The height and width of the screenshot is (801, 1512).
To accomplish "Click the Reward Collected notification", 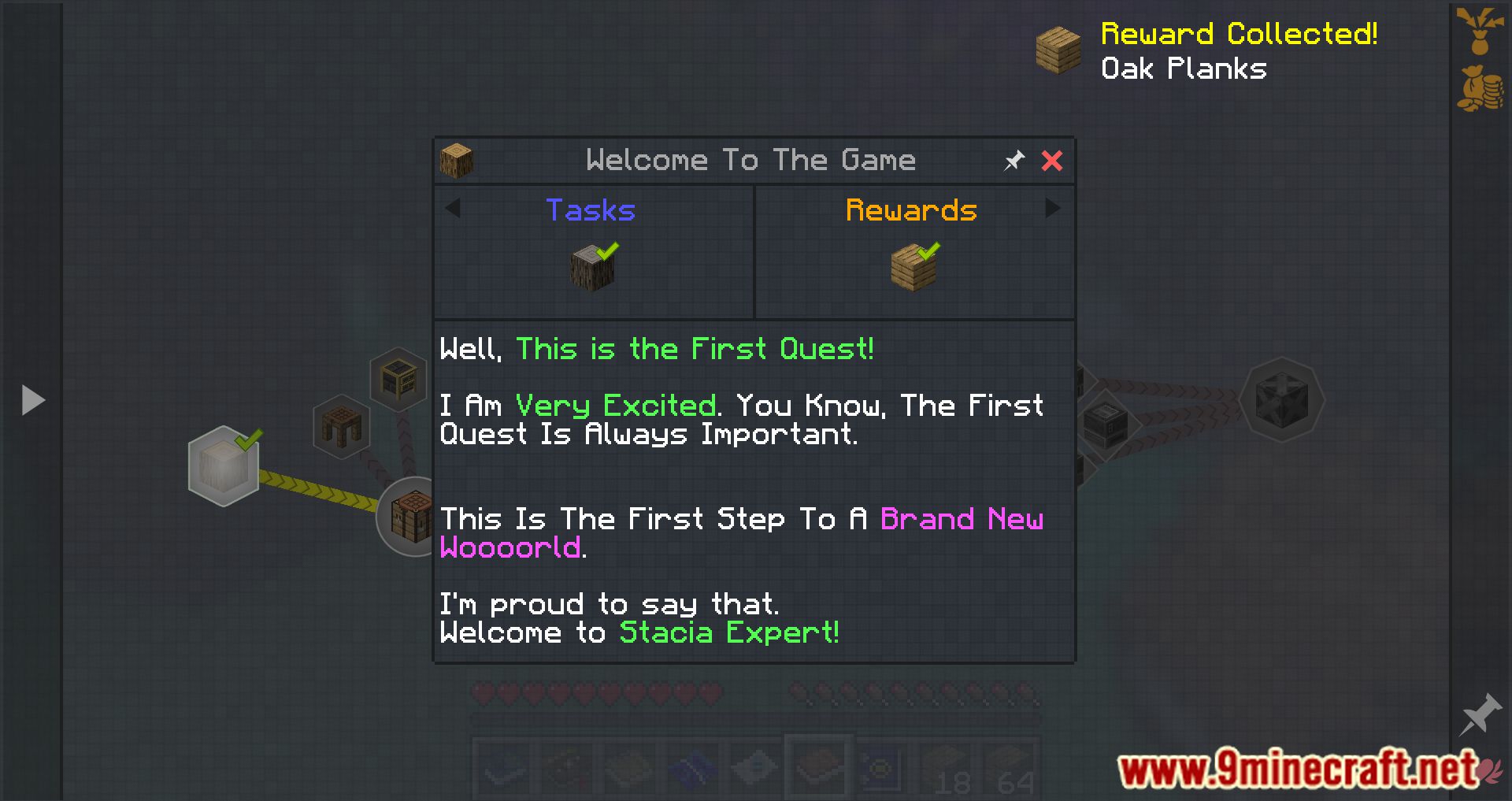I will [1239, 33].
